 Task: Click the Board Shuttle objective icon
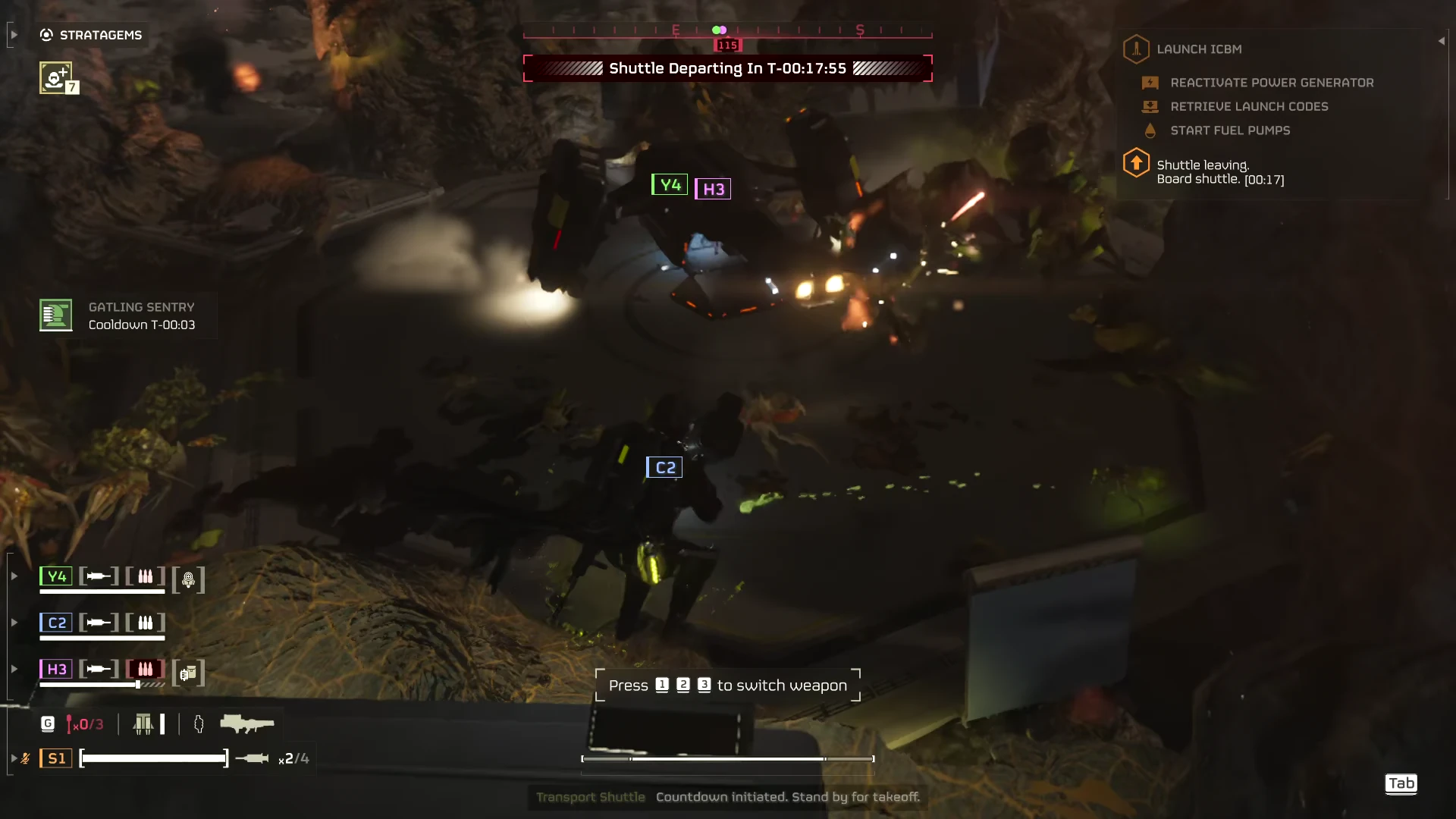[1136, 163]
